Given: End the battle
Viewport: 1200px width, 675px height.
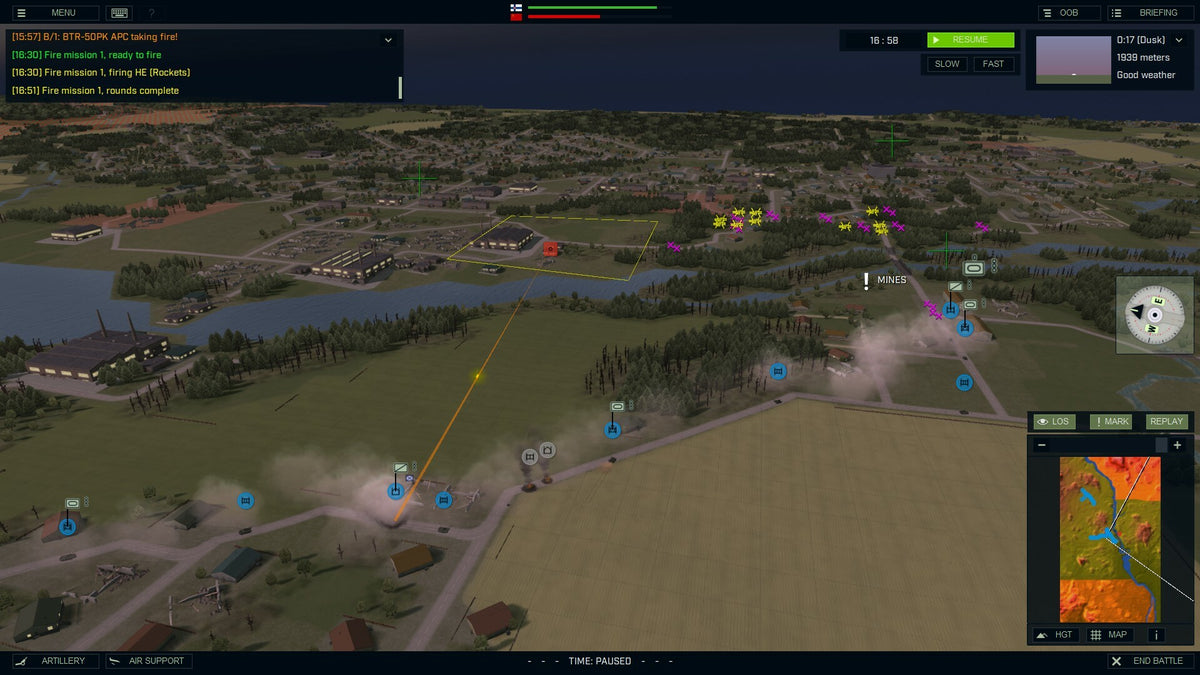Looking at the screenshot, I should [x=1149, y=661].
